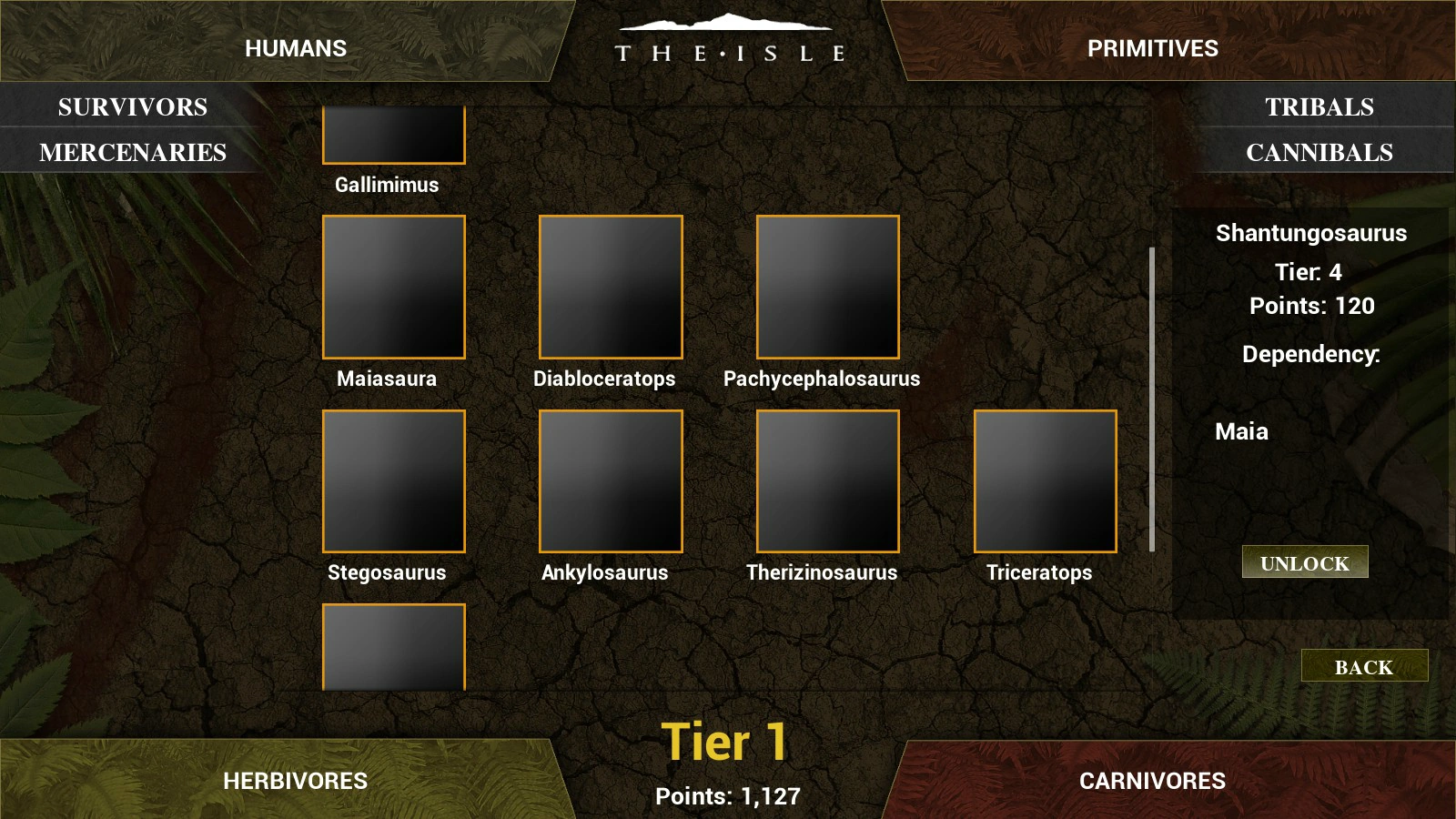1456x819 pixels.
Task: Unlock the Shantungosaurus dinosaur
Action: 1304,562
